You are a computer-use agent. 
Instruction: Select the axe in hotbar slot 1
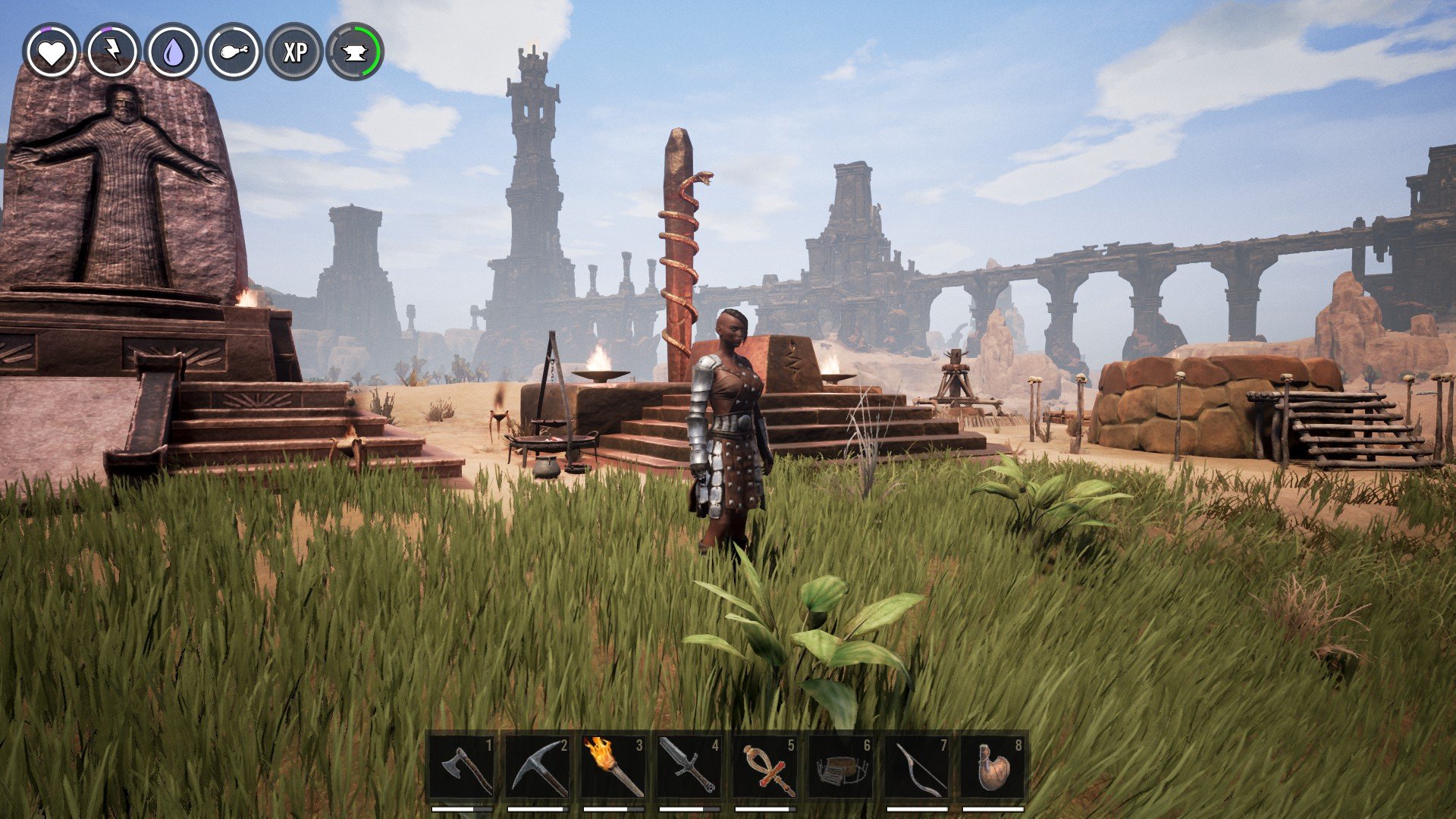[463, 767]
